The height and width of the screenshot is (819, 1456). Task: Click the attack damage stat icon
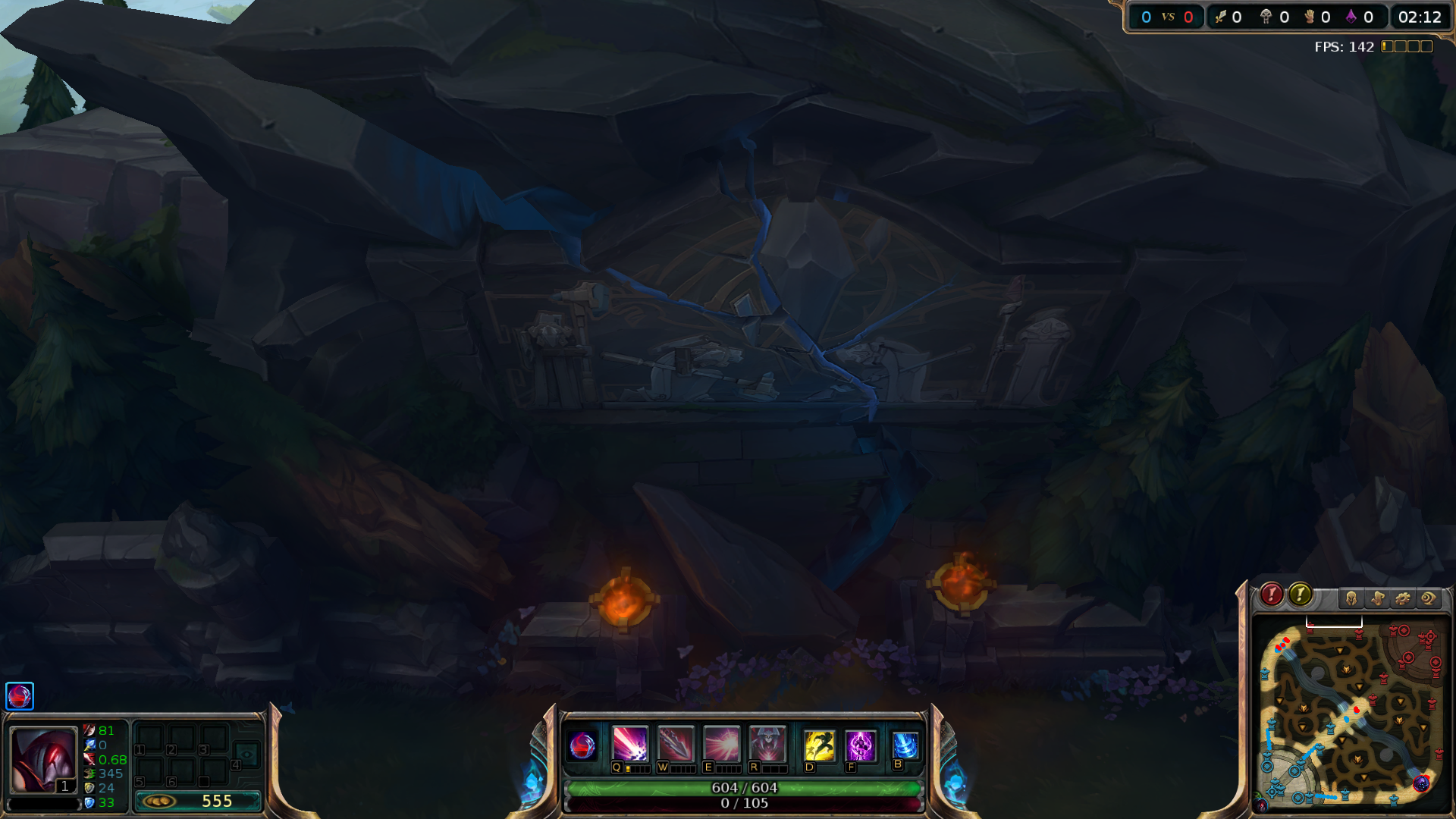[x=89, y=730]
